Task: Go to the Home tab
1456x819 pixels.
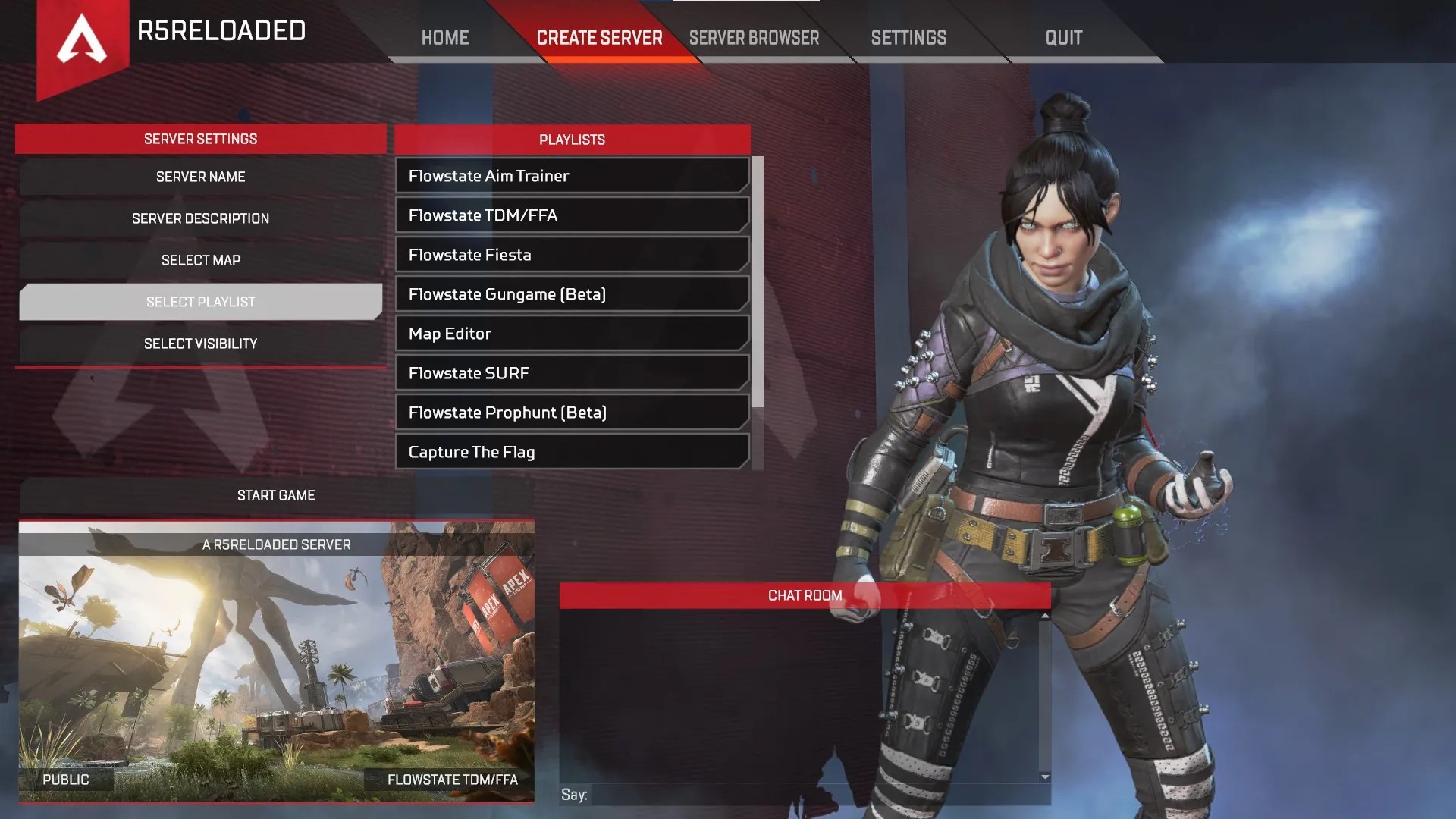Action: coord(445,37)
